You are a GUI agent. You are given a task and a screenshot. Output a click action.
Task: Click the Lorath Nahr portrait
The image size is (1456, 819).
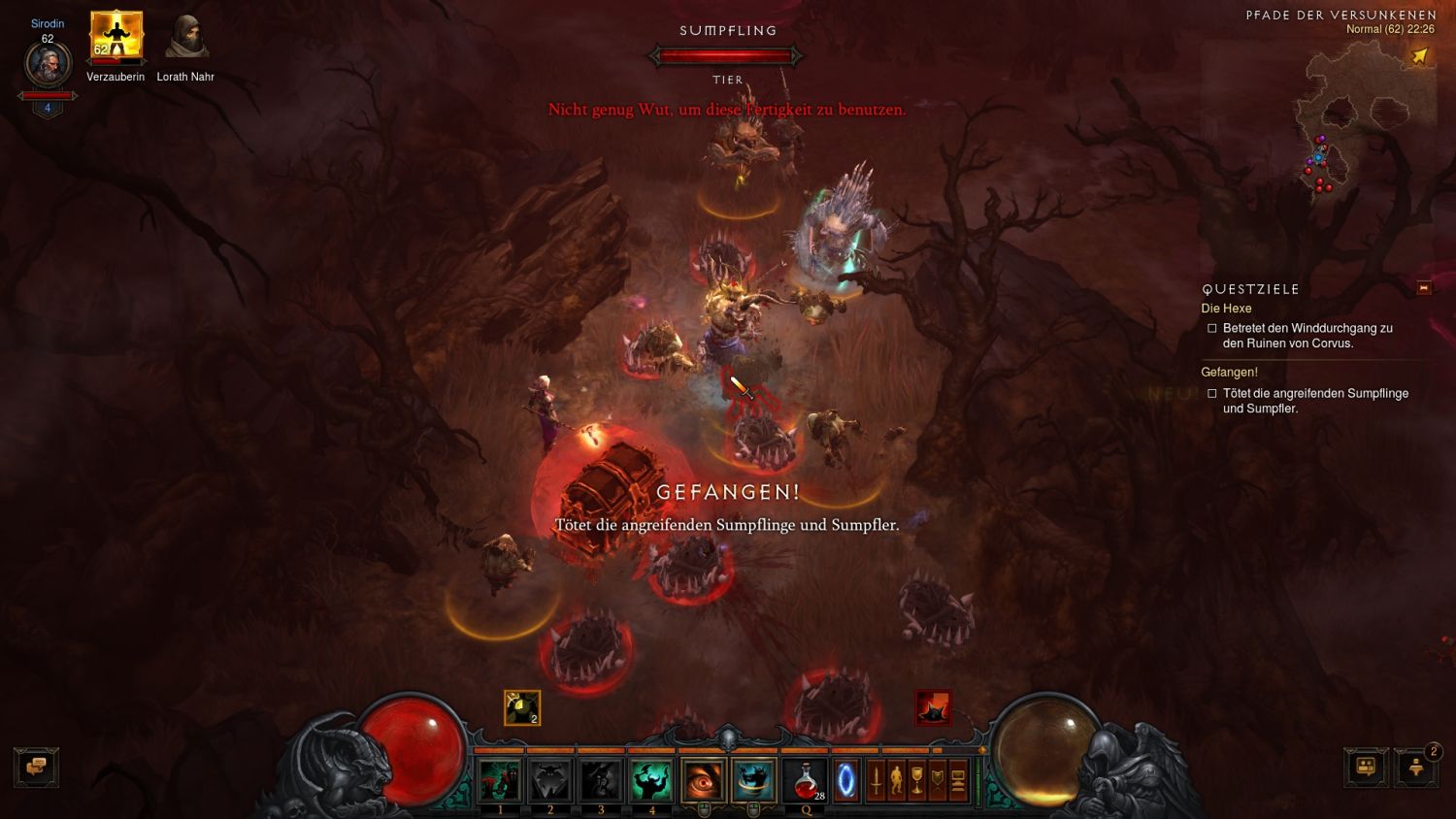pos(185,37)
